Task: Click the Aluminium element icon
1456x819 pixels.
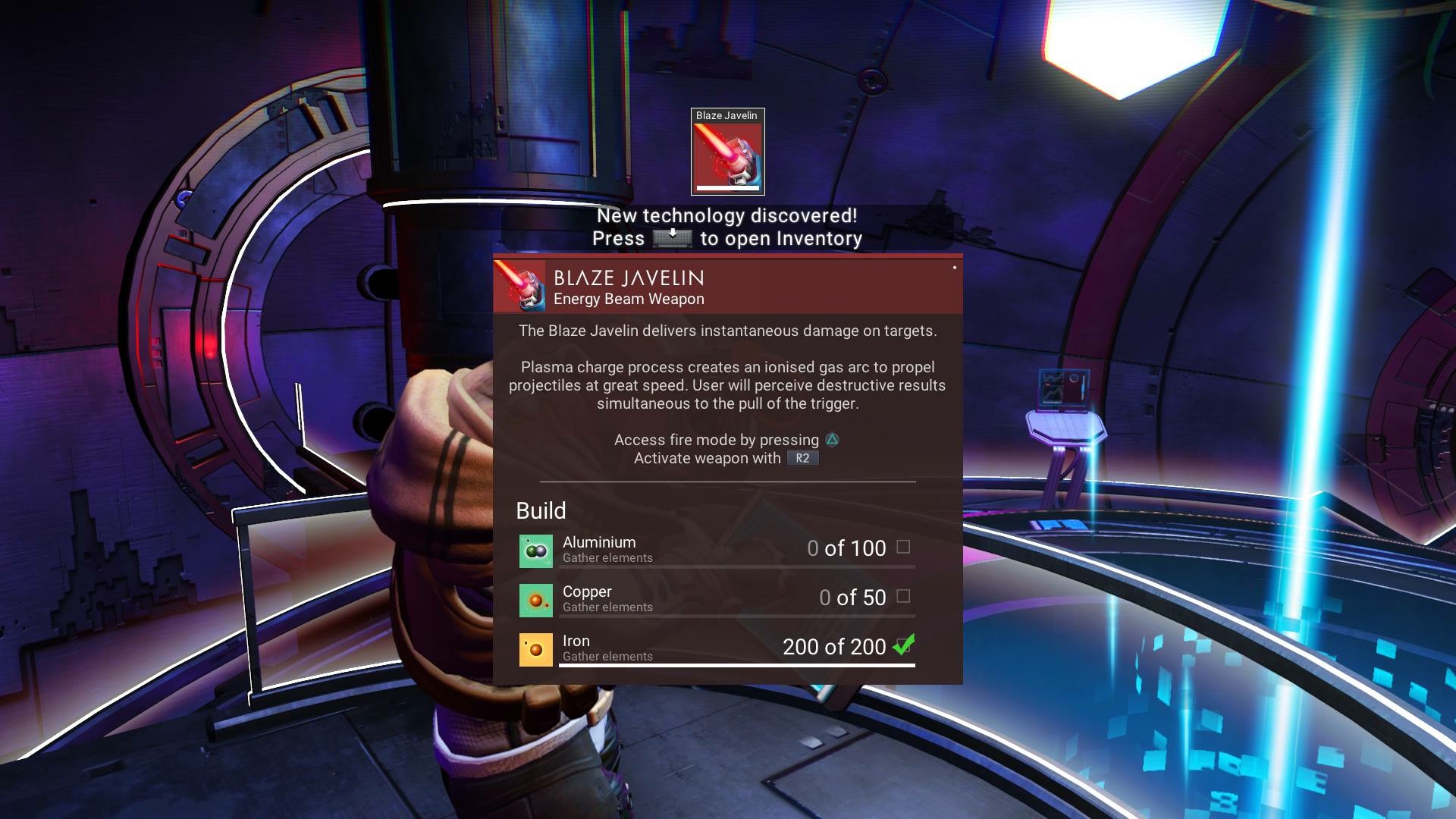Action: click(x=535, y=551)
